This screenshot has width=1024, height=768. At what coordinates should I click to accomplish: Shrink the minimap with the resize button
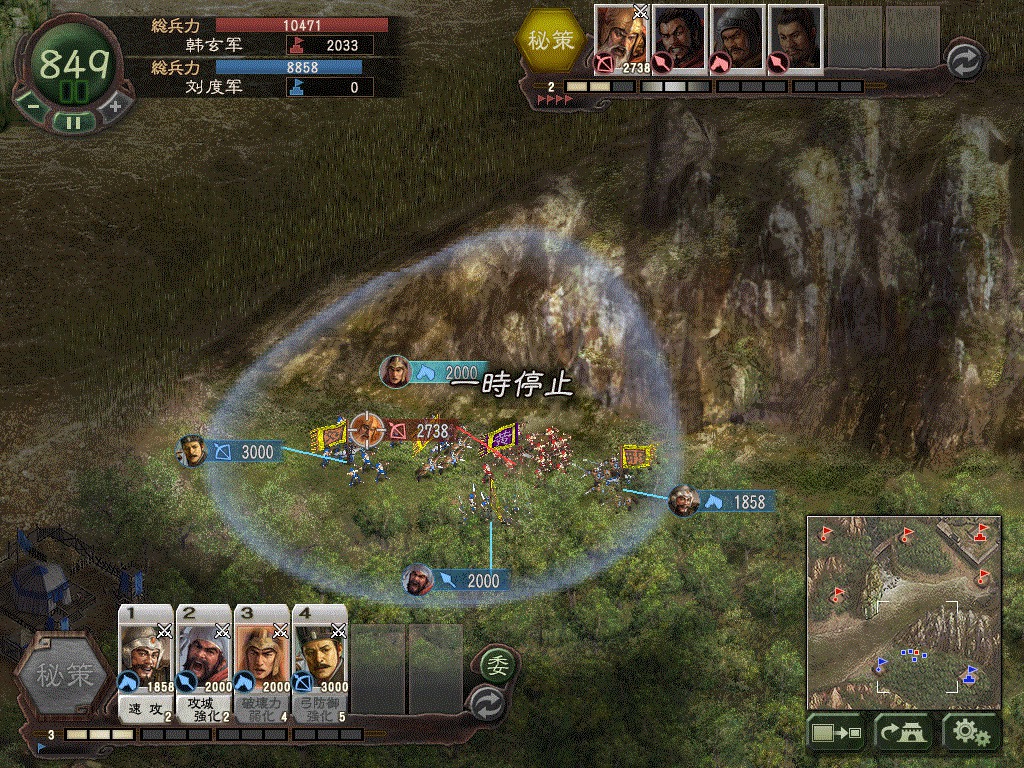coord(836,733)
